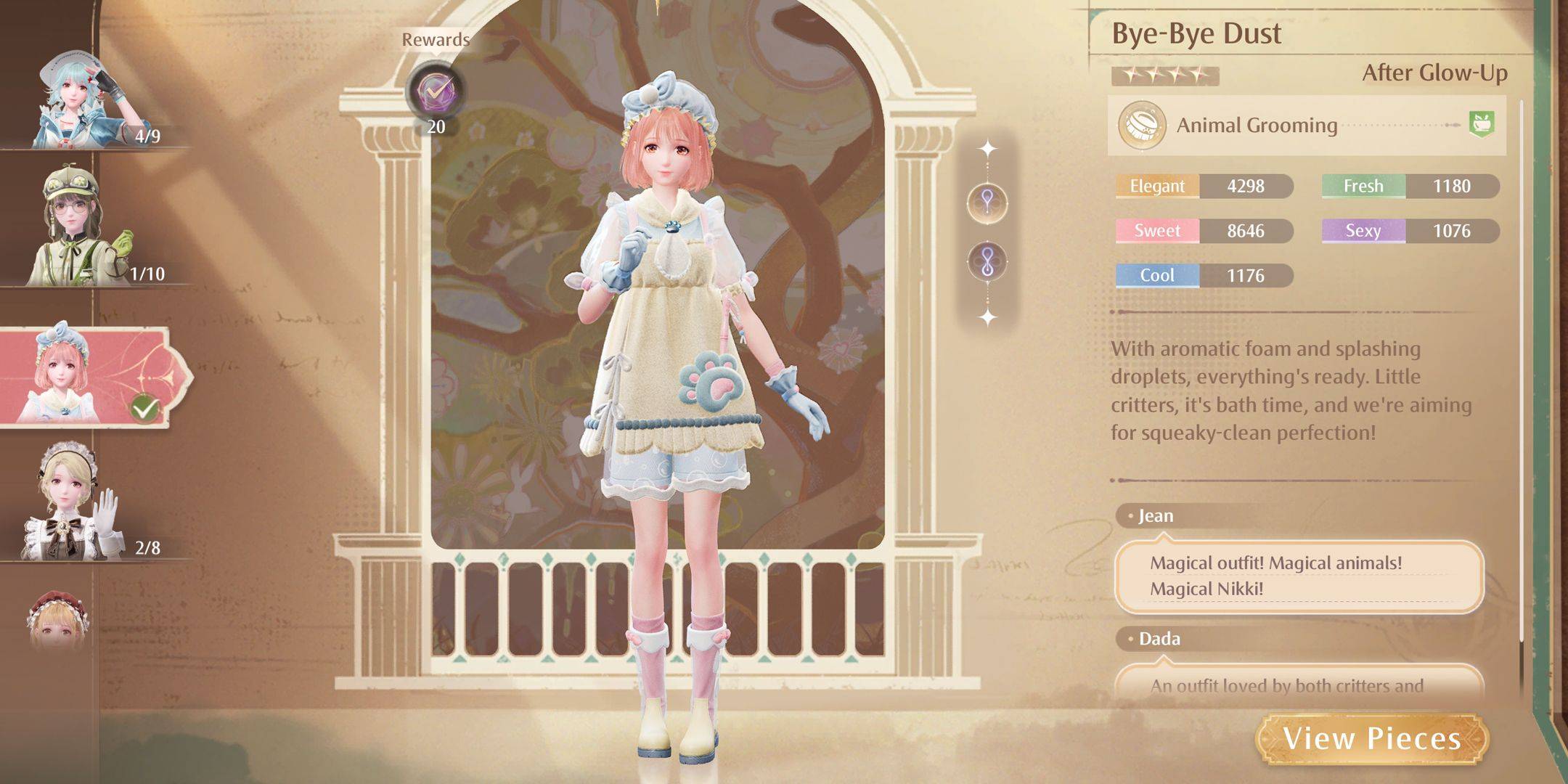The width and height of the screenshot is (1568, 784).
Task: Click the Animal Grooming ability icon
Action: 1143,124
